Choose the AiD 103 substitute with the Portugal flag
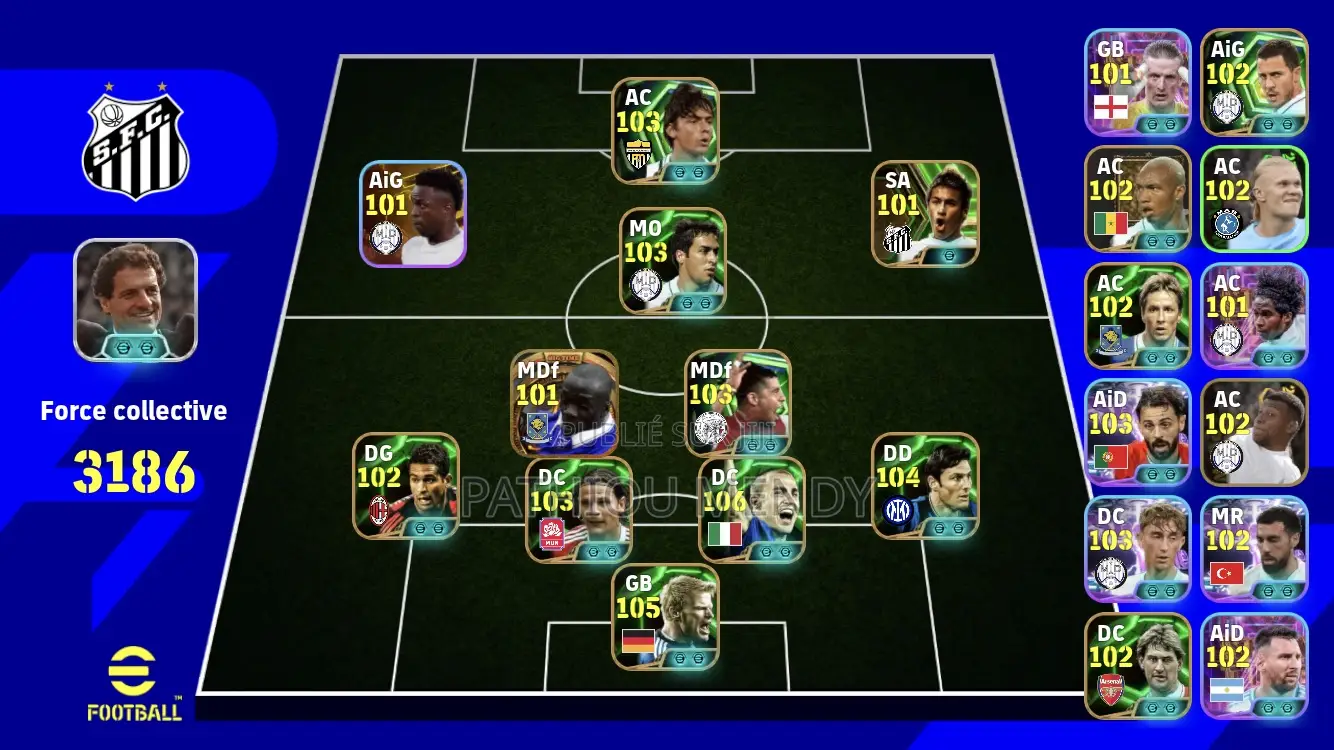This screenshot has width=1334, height=750. pos(1138,433)
